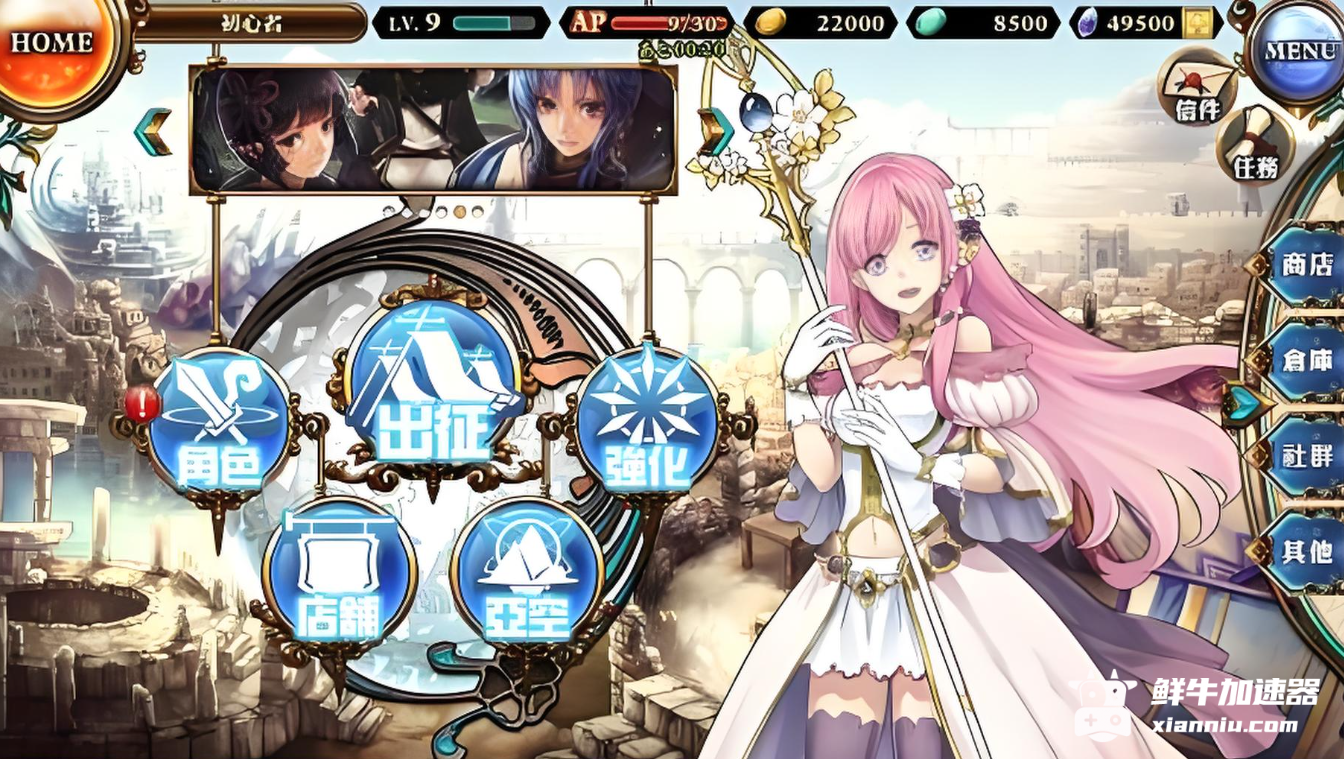Image resolution: width=1344 pixels, height=759 pixels.
Task: Open the 信件 mail icon
Action: [1197, 88]
